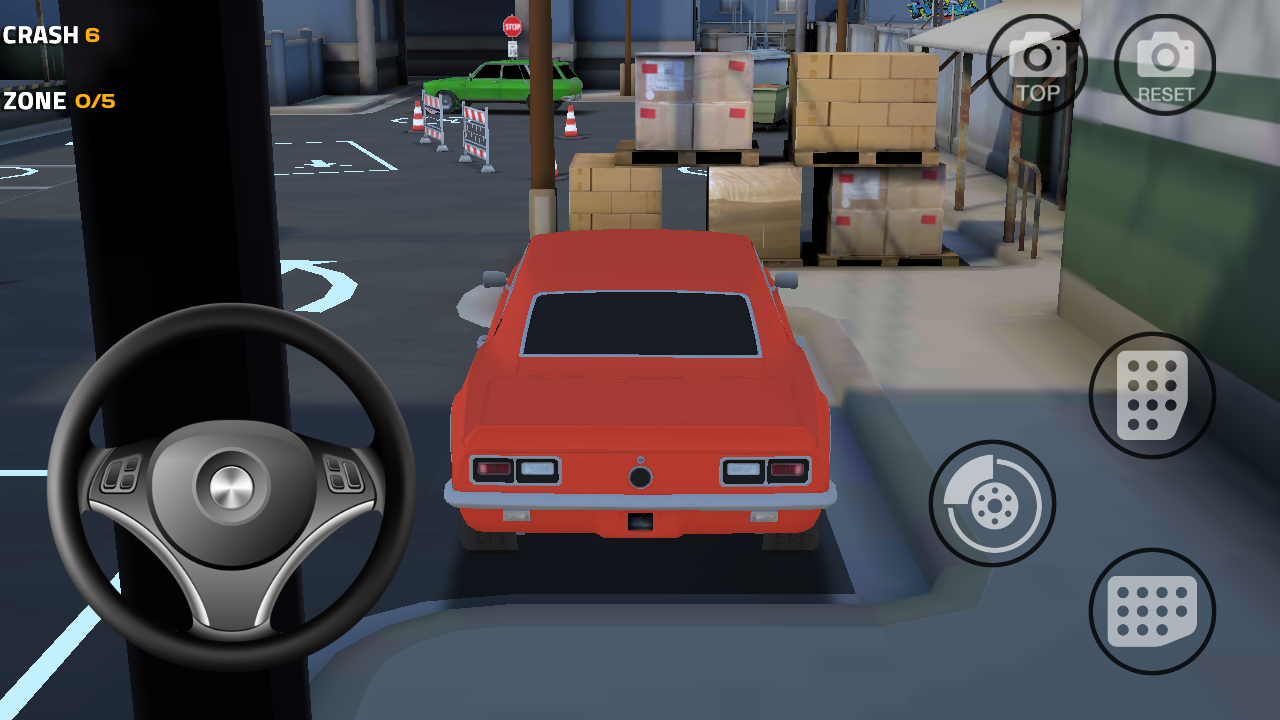Viewport: 1280px width, 720px height.
Task: Click the steering wheel control
Action: [231, 487]
